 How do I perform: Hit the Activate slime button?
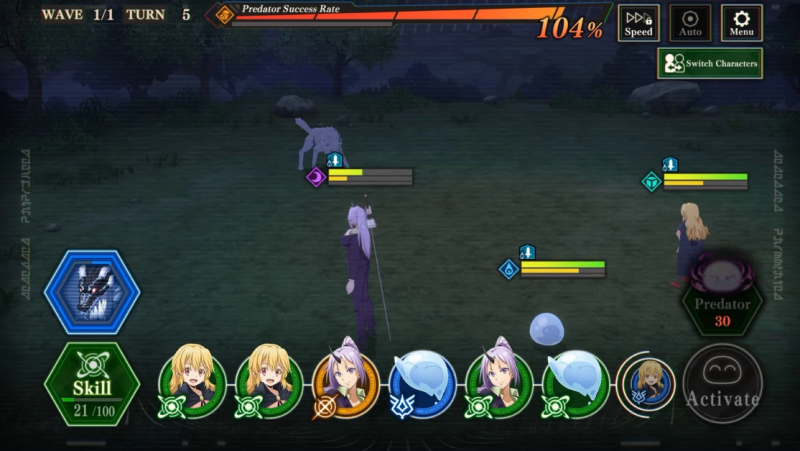click(x=722, y=384)
